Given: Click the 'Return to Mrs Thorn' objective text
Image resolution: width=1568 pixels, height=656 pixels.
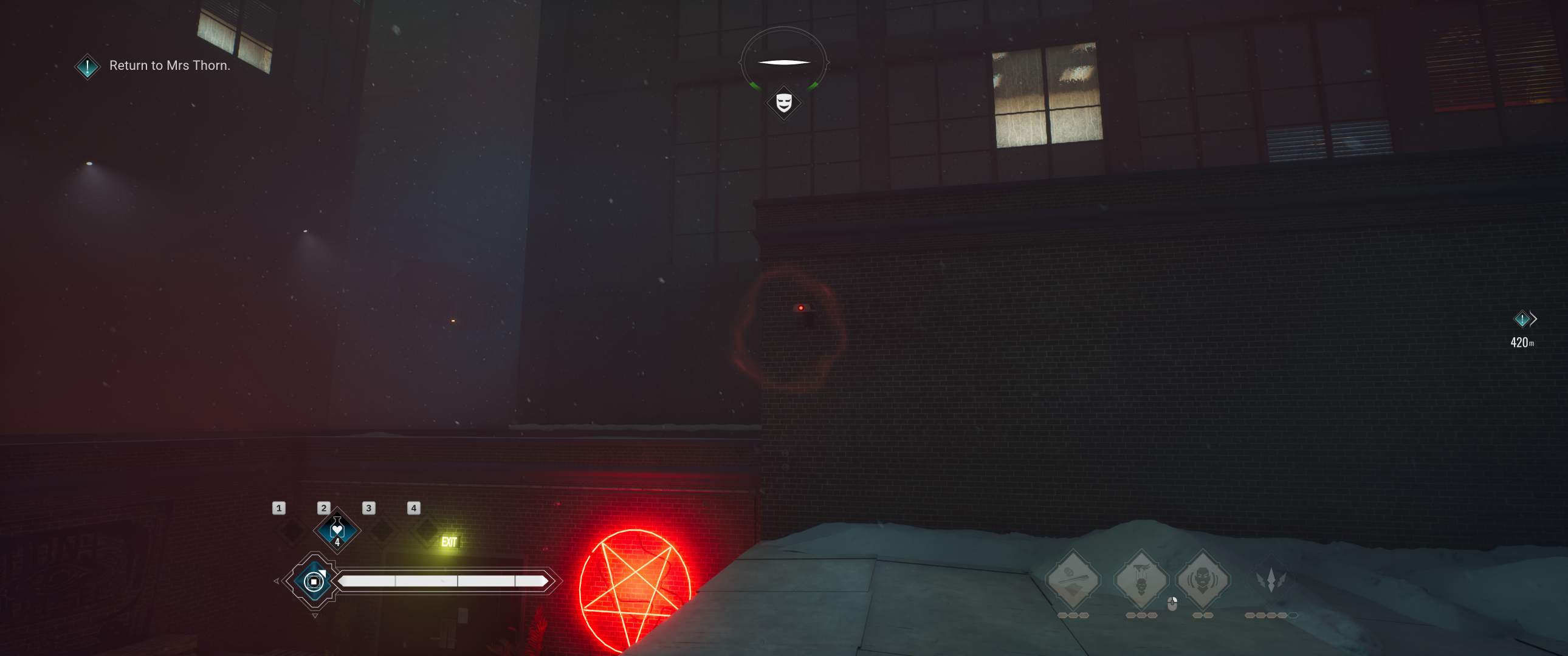Looking at the screenshot, I should [169, 65].
